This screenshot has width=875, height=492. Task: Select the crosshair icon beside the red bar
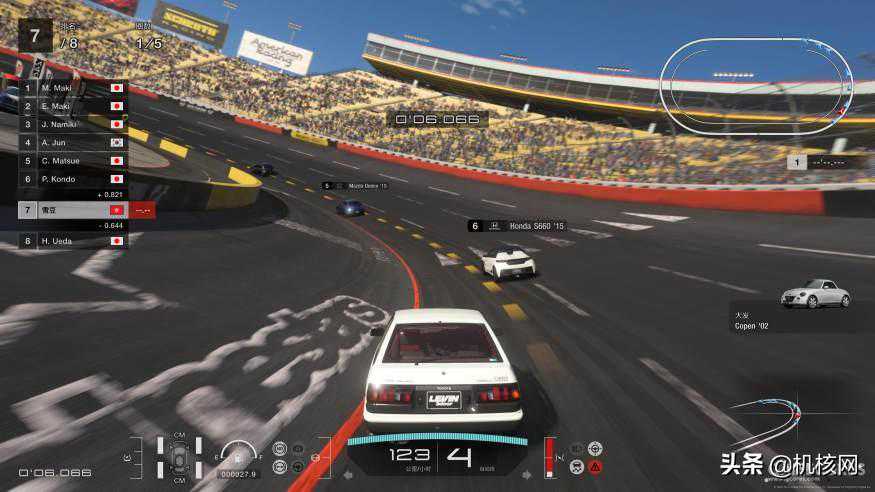[596, 447]
